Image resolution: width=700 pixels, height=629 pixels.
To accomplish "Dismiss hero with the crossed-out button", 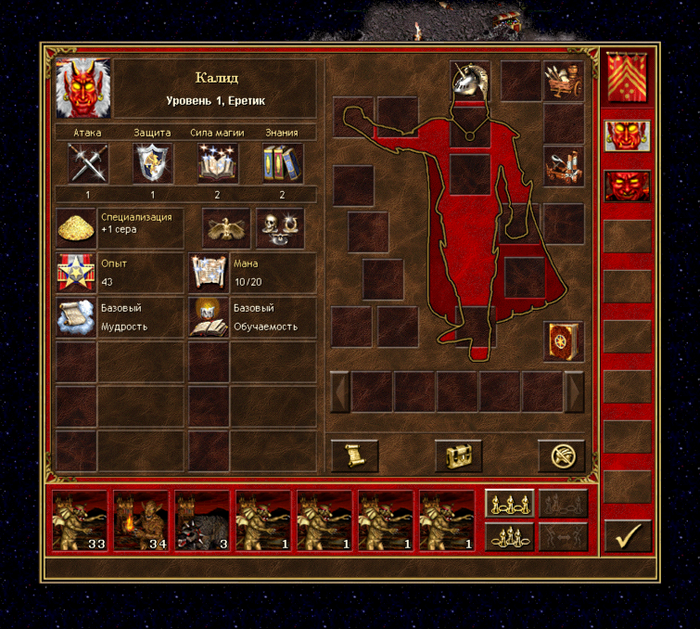I will (562, 456).
